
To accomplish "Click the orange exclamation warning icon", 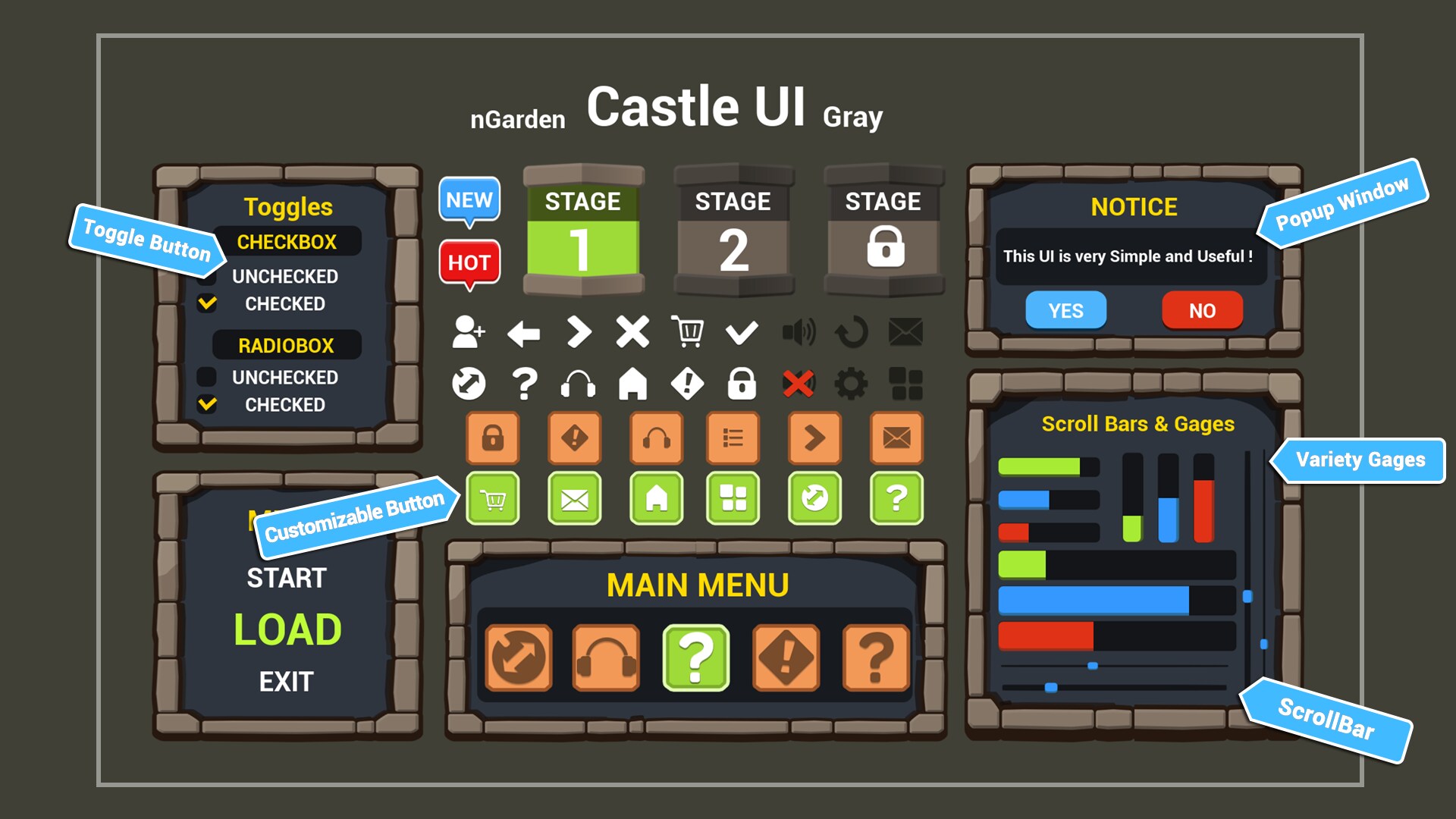I will tap(574, 438).
